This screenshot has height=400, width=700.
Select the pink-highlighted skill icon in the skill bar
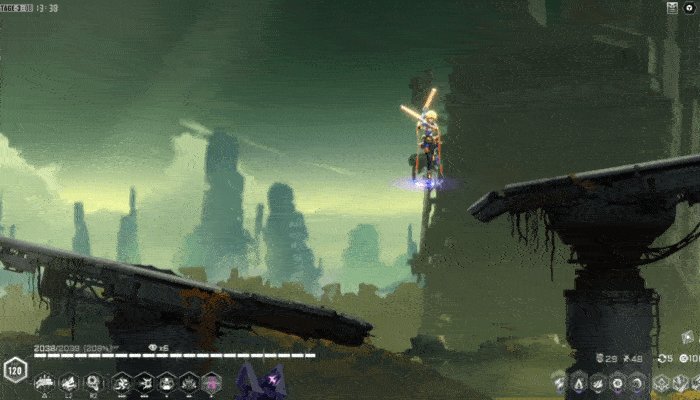point(212,381)
